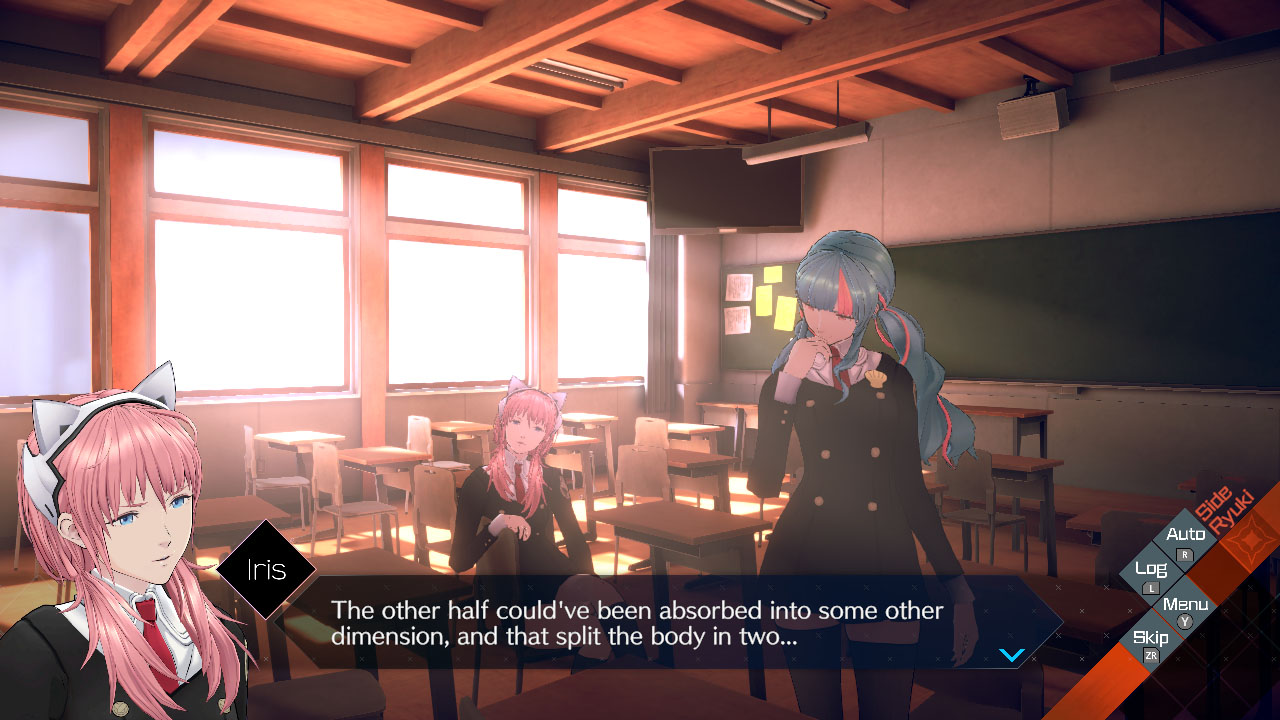Click the orange star emblem below Side Ryuki
The width and height of the screenshot is (1280, 720).
(1252, 538)
